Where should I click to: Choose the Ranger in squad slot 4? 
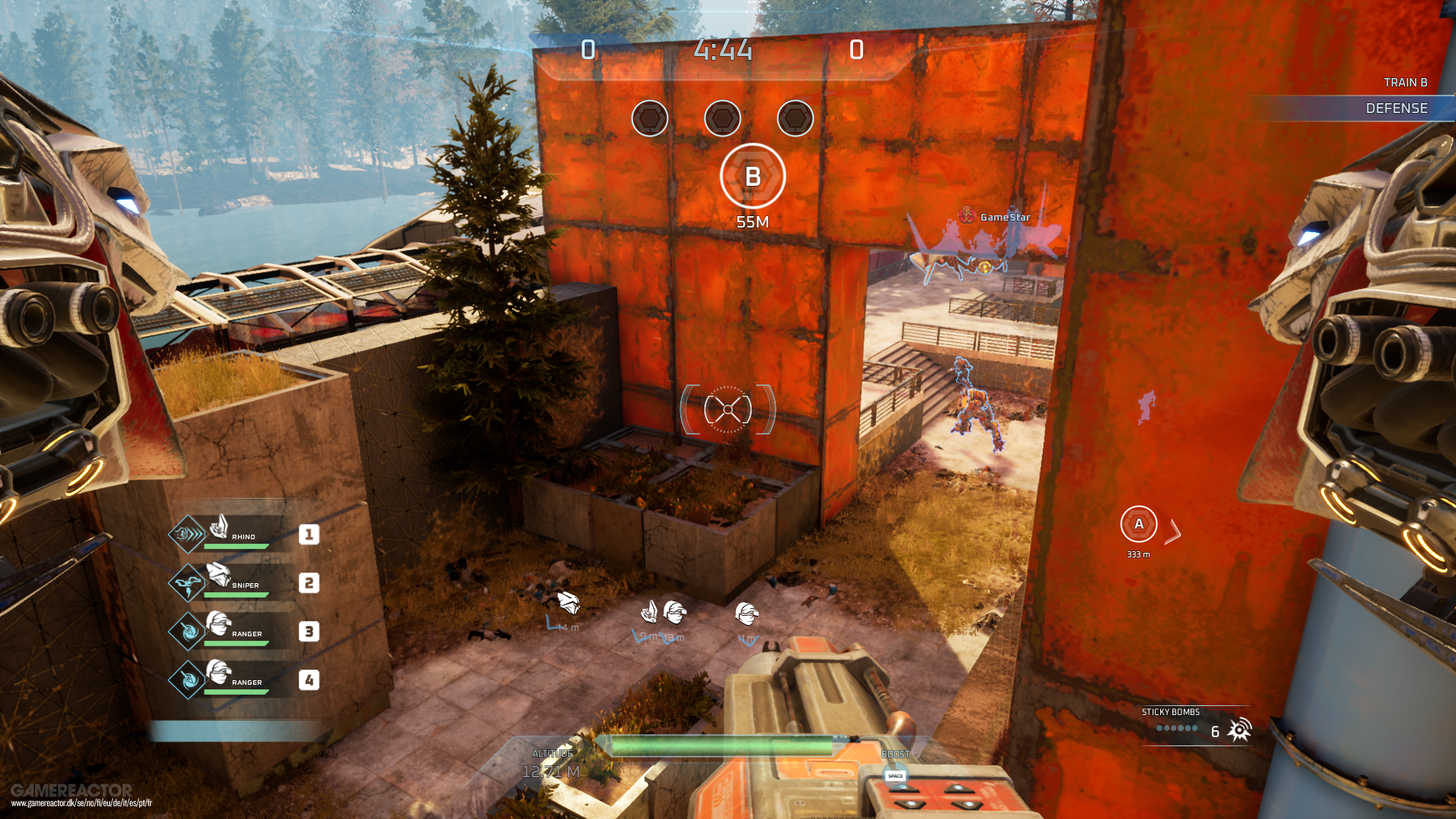pos(243,679)
